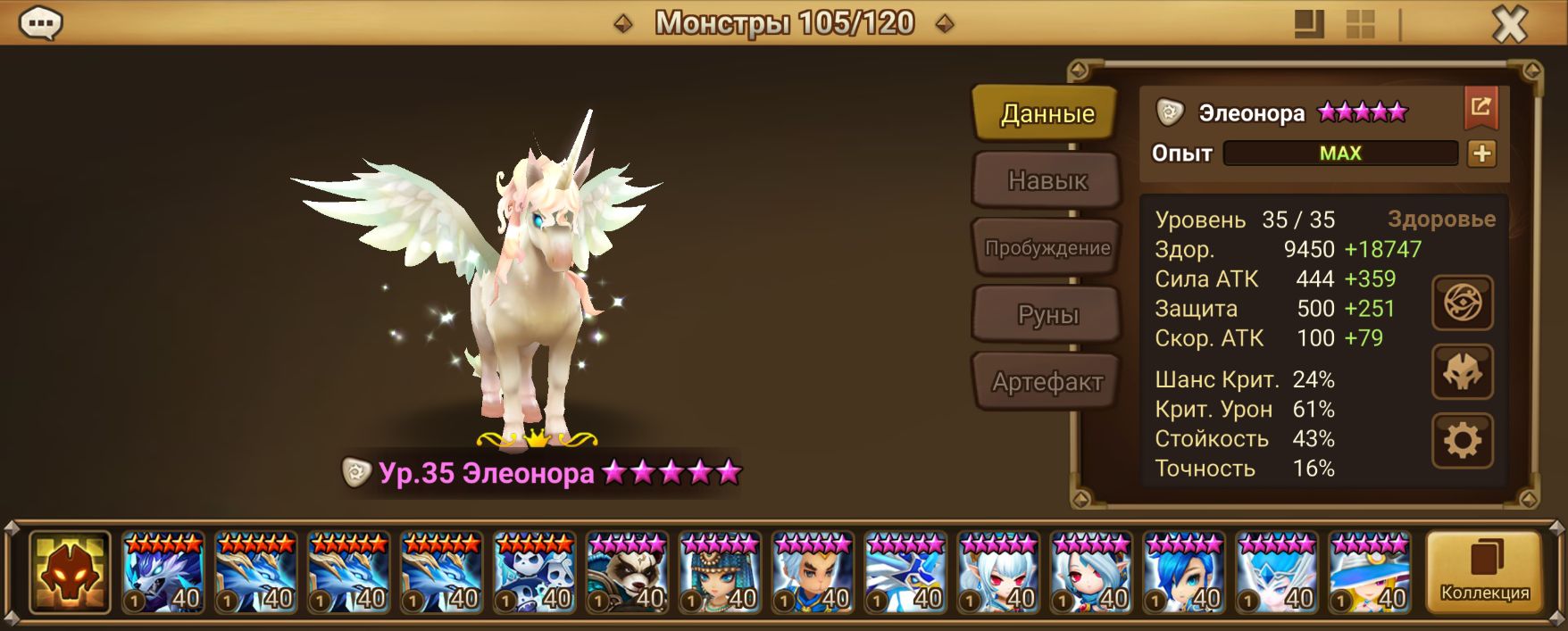Select the Данные tab
Viewport: 1568px width, 631px height.
point(1047,114)
